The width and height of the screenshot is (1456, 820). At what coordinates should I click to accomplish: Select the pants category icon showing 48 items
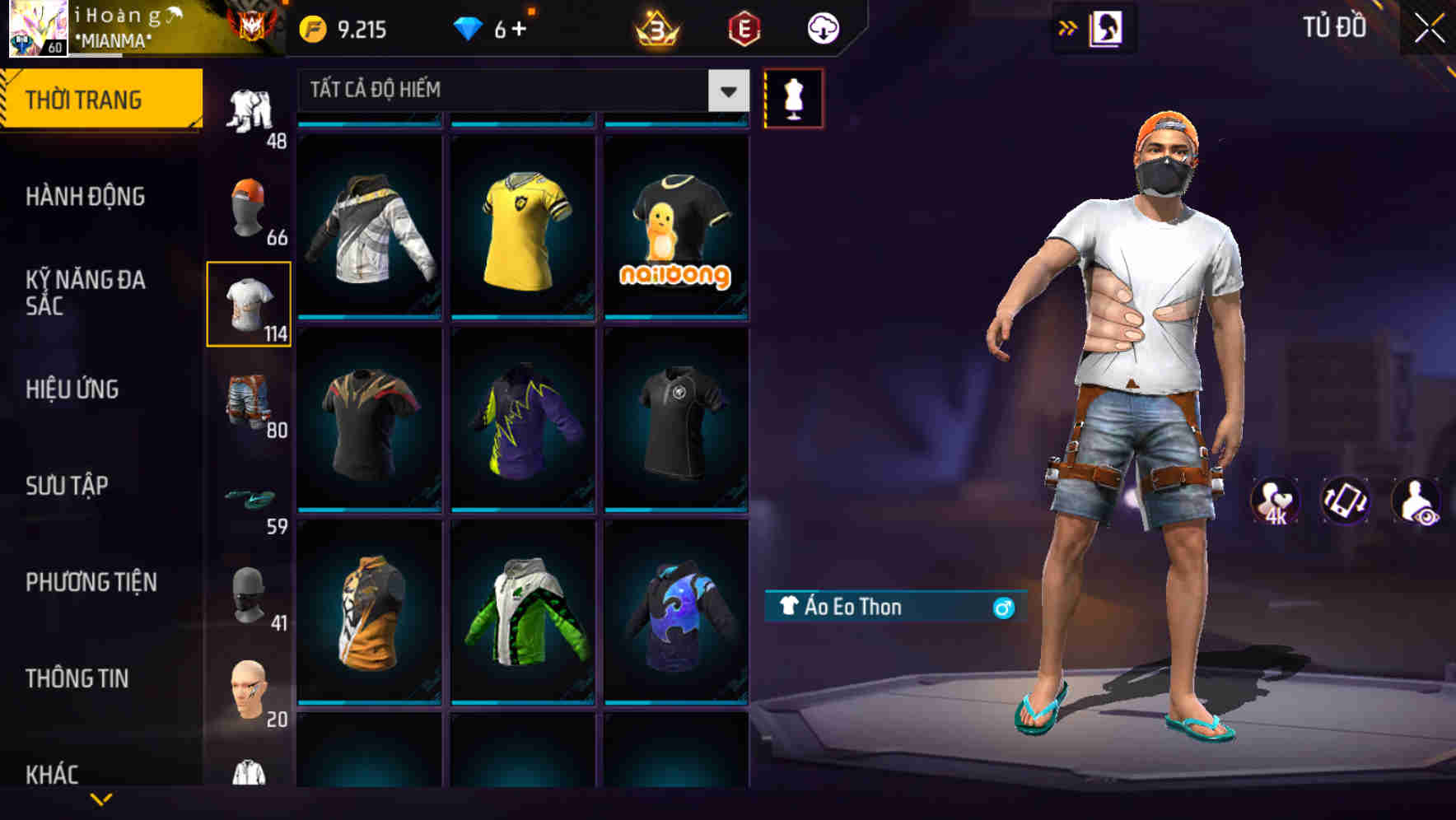pyautogui.click(x=250, y=107)
